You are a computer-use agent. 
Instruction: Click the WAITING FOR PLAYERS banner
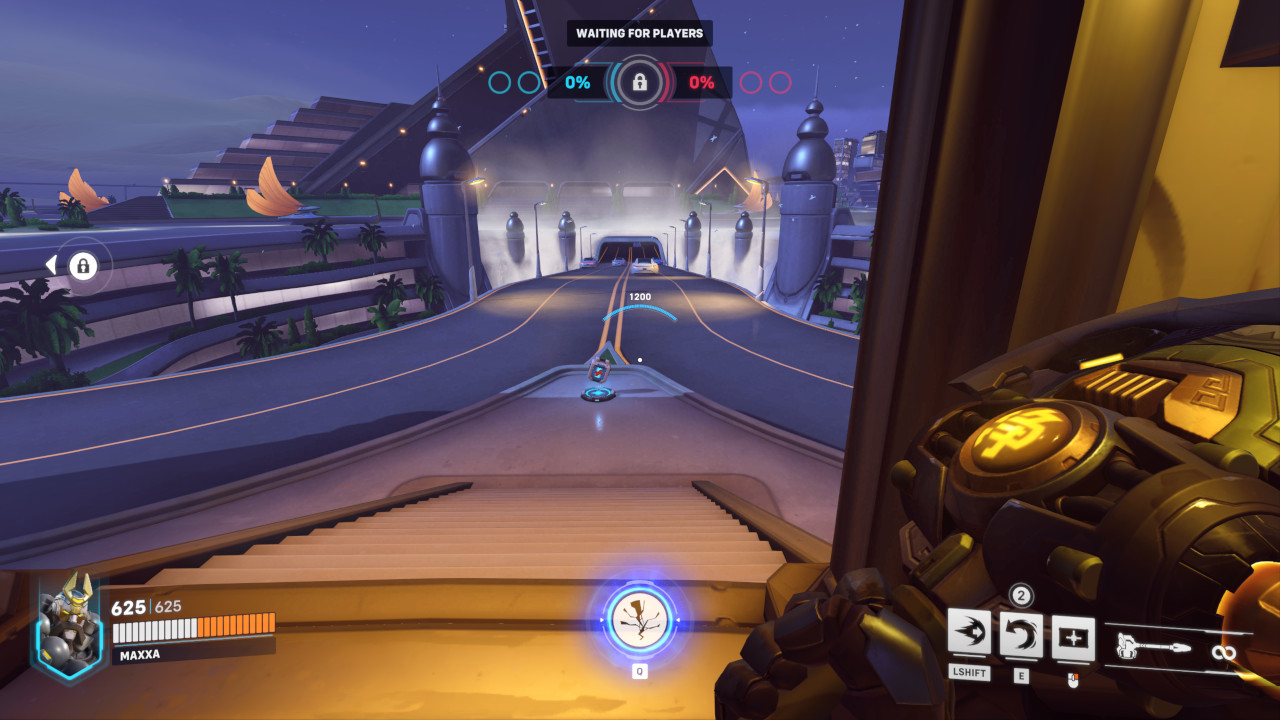(637, 33)
